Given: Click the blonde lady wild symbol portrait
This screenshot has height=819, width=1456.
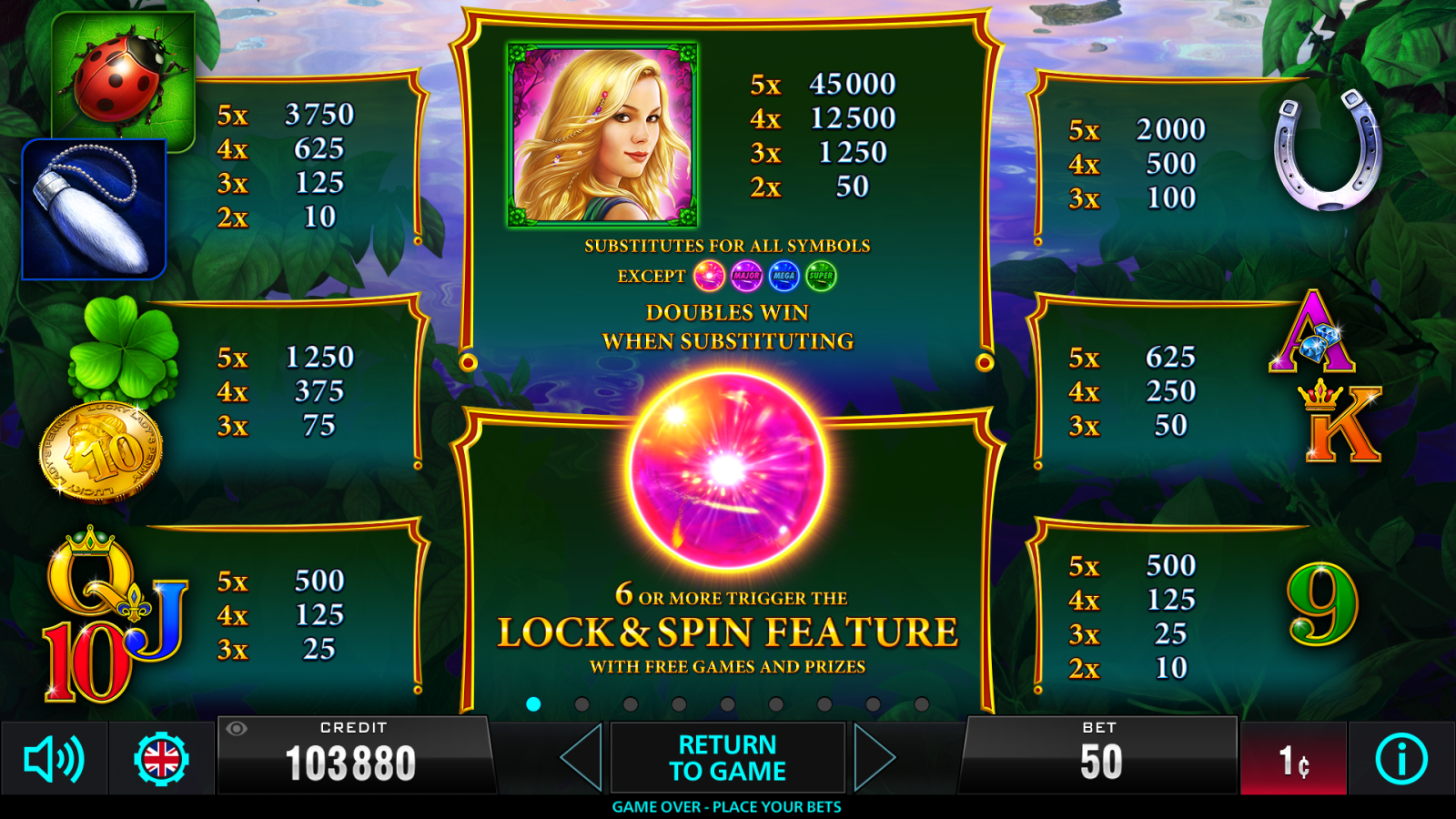Looking at the screenshot, I should pos(602,136).
